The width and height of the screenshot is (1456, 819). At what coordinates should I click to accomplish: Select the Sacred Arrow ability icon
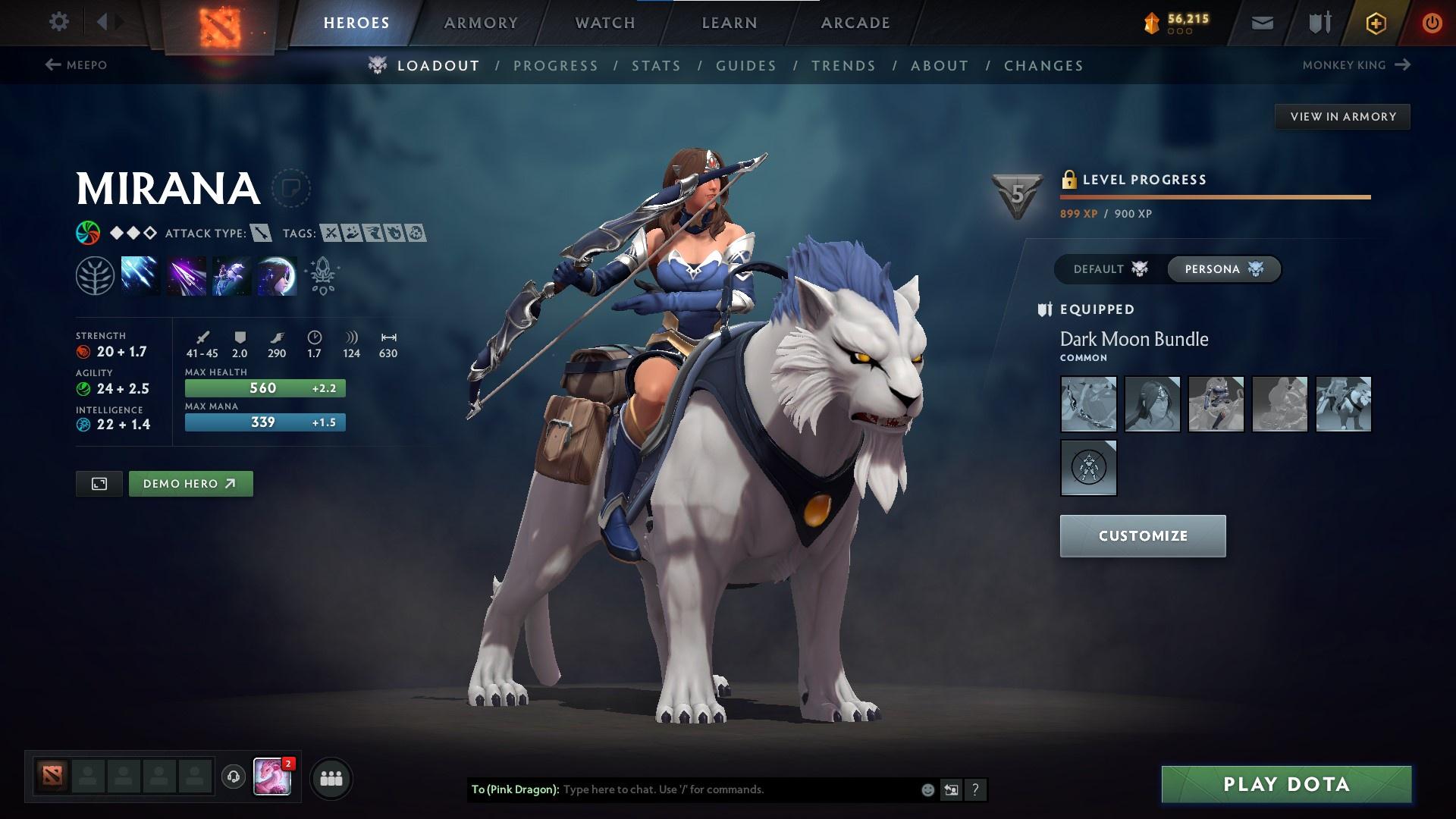(187, 275)
